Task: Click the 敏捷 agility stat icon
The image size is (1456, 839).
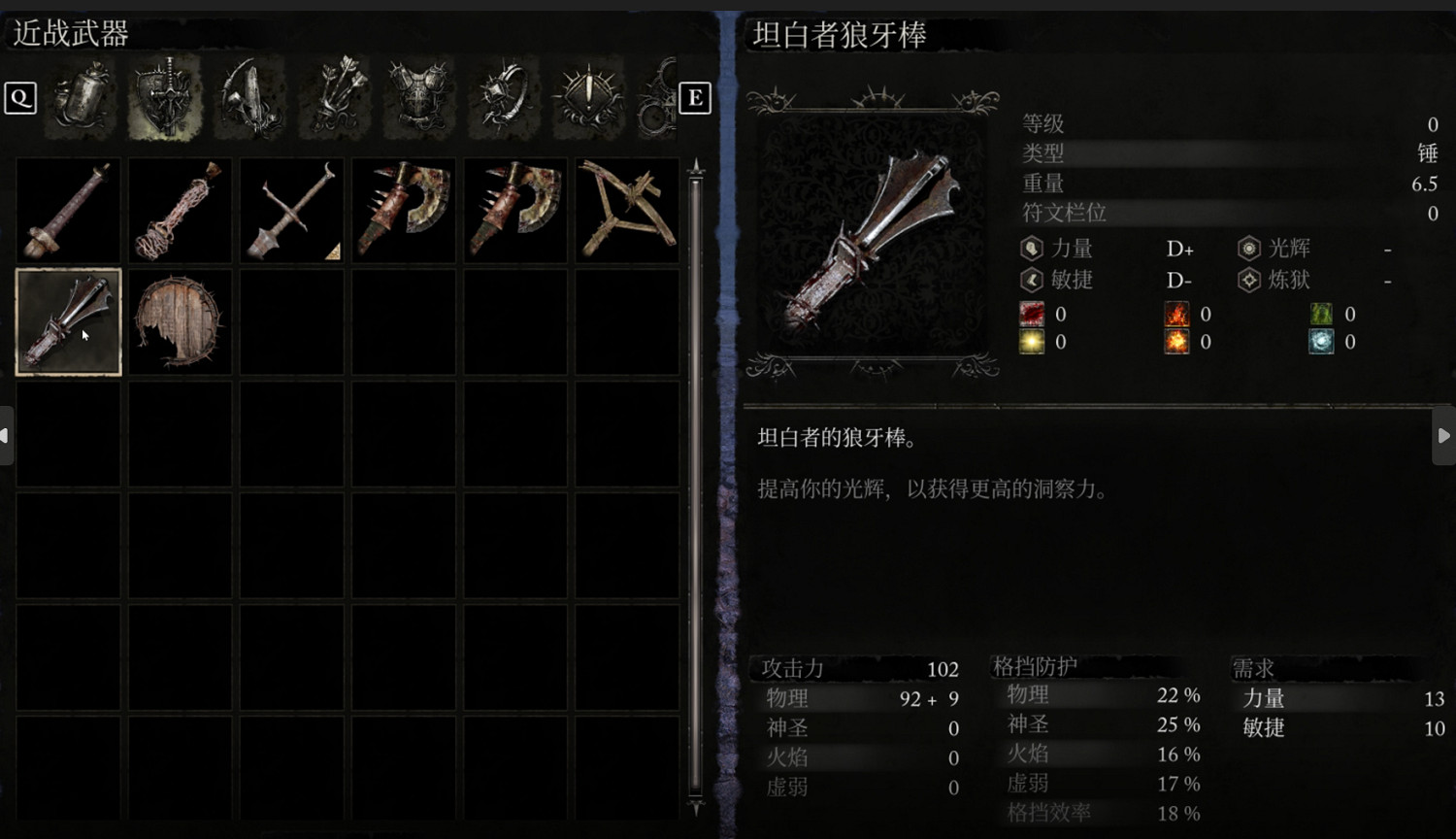Action: tap(1030, 282)
